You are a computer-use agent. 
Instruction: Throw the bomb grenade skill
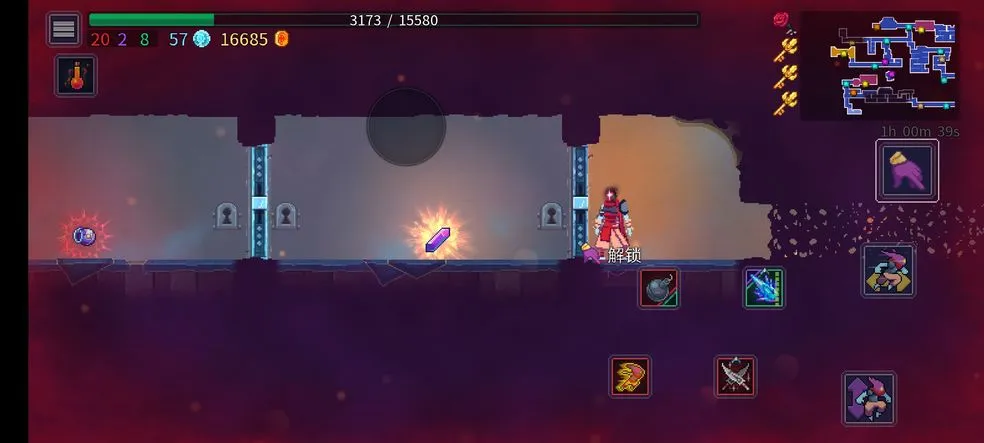659,288
